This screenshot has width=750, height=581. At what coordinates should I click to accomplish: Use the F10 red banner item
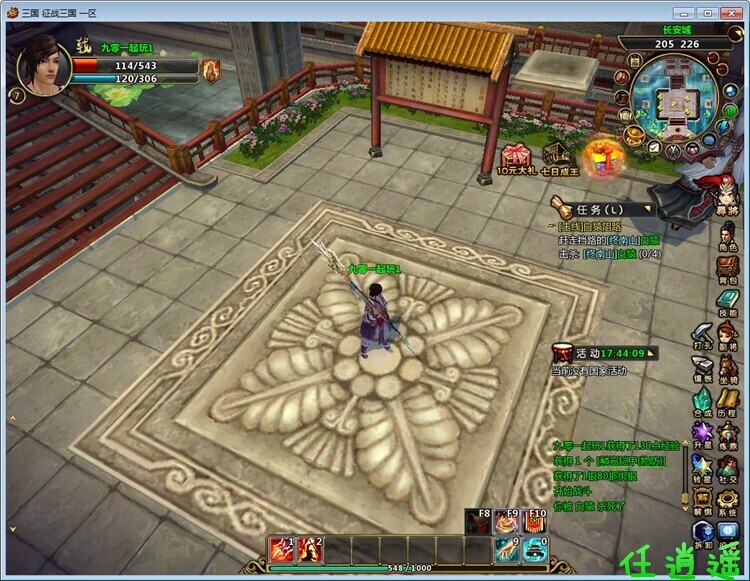click(536, 523)
